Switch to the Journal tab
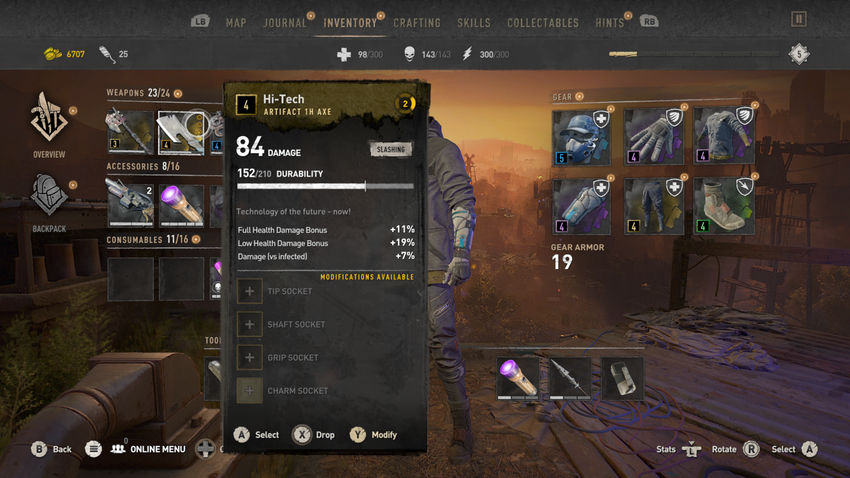Viewport: 850px width, 478px height. point(285,23)
